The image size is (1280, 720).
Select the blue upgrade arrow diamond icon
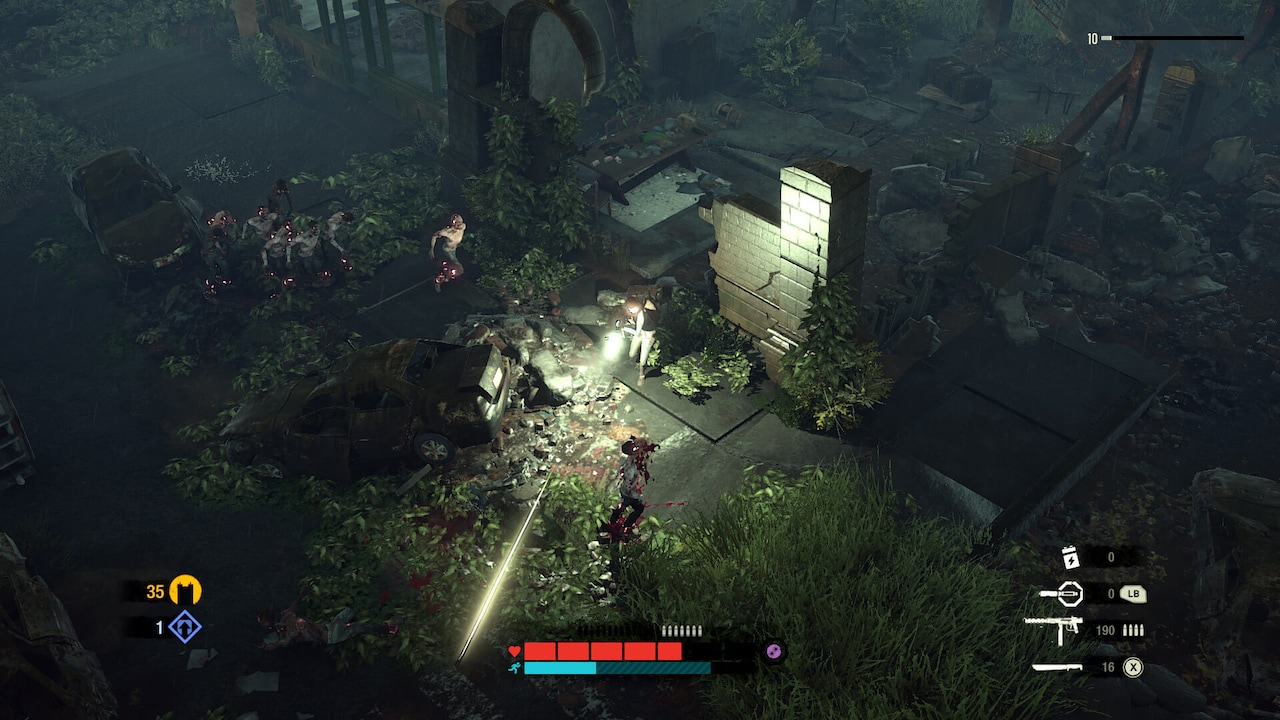[184, 628]
